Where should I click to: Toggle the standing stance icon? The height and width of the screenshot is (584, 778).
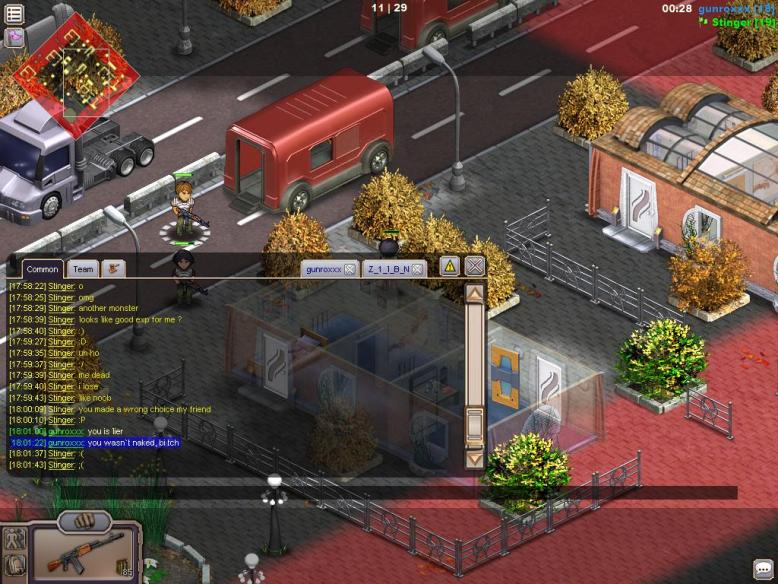pos(14,538)
